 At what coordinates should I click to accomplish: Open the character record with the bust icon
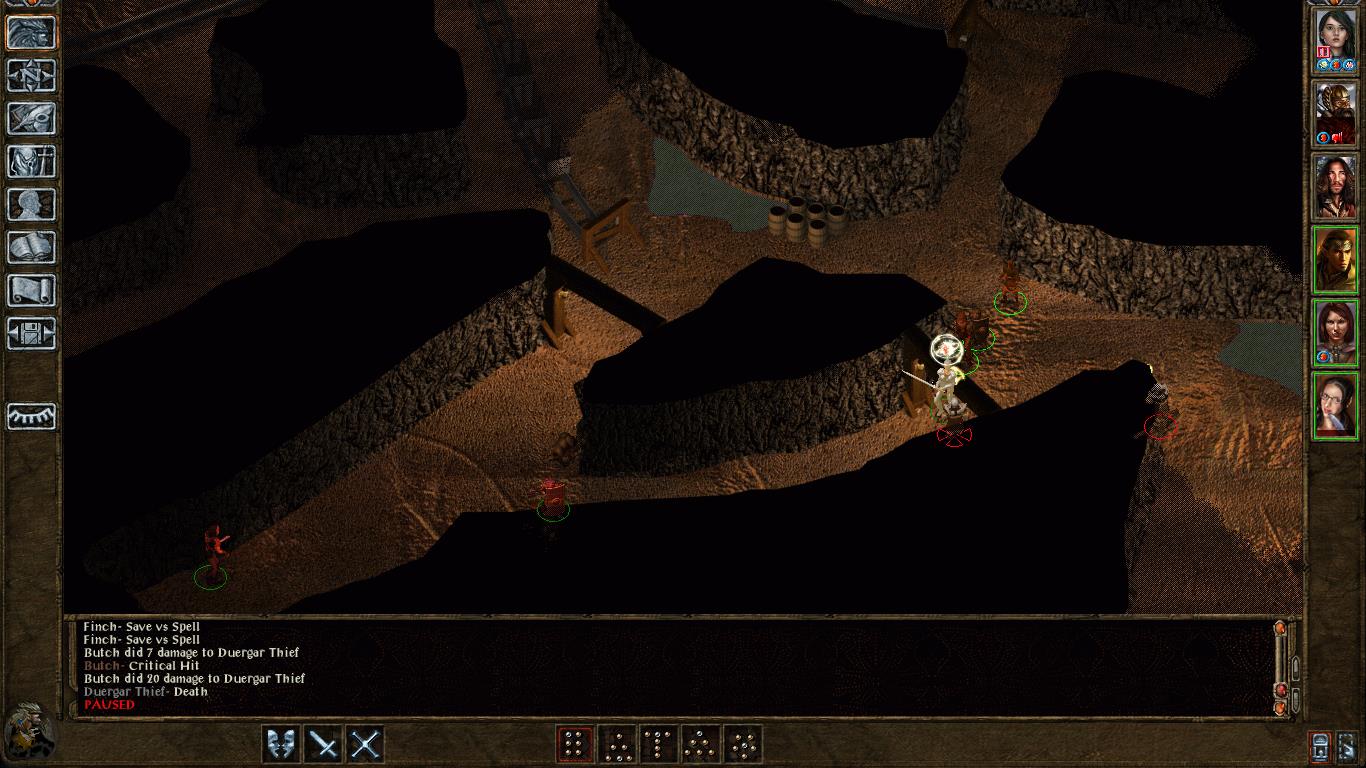31,204
